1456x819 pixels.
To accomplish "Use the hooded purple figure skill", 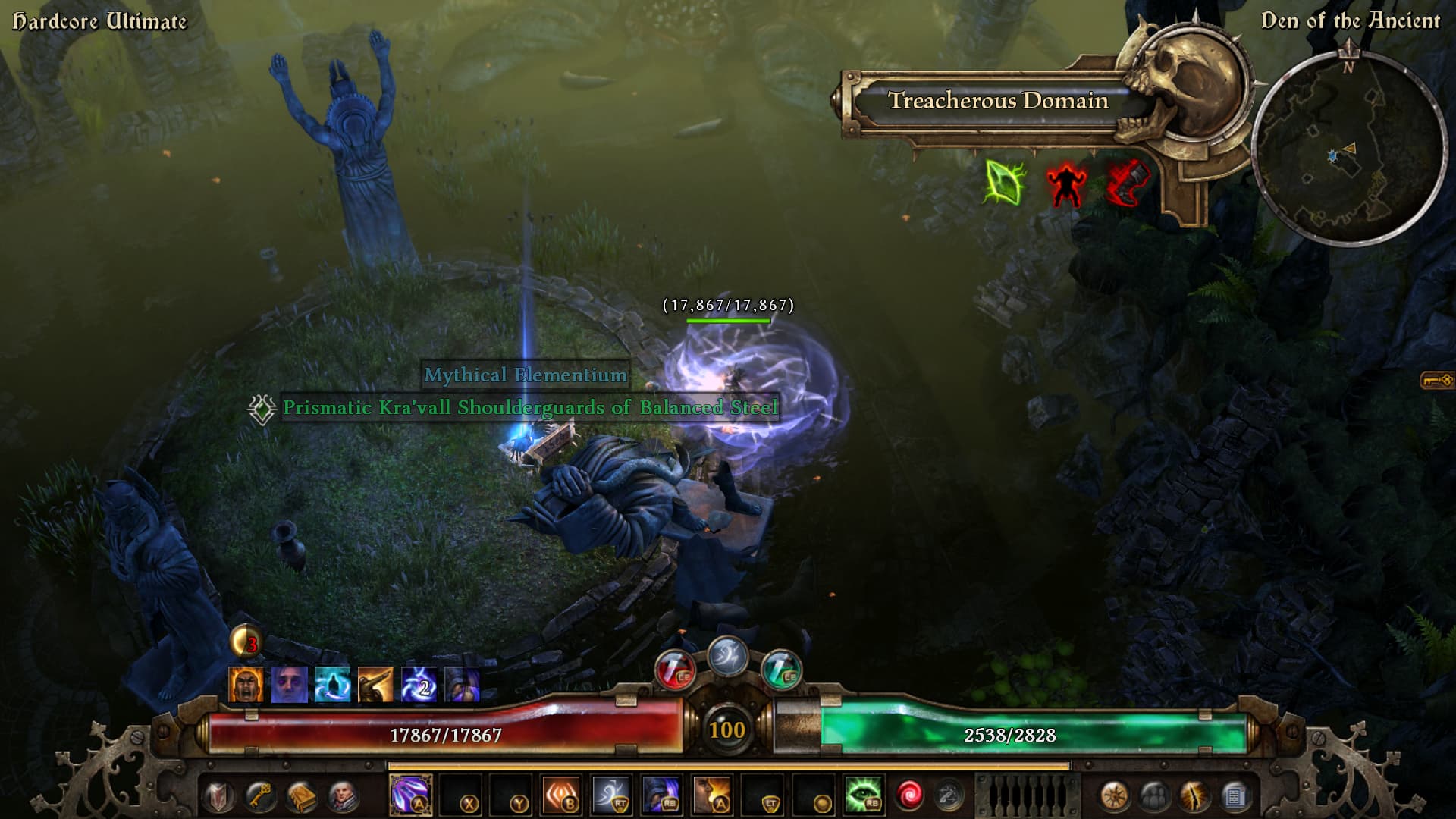I will click(661, 795).
